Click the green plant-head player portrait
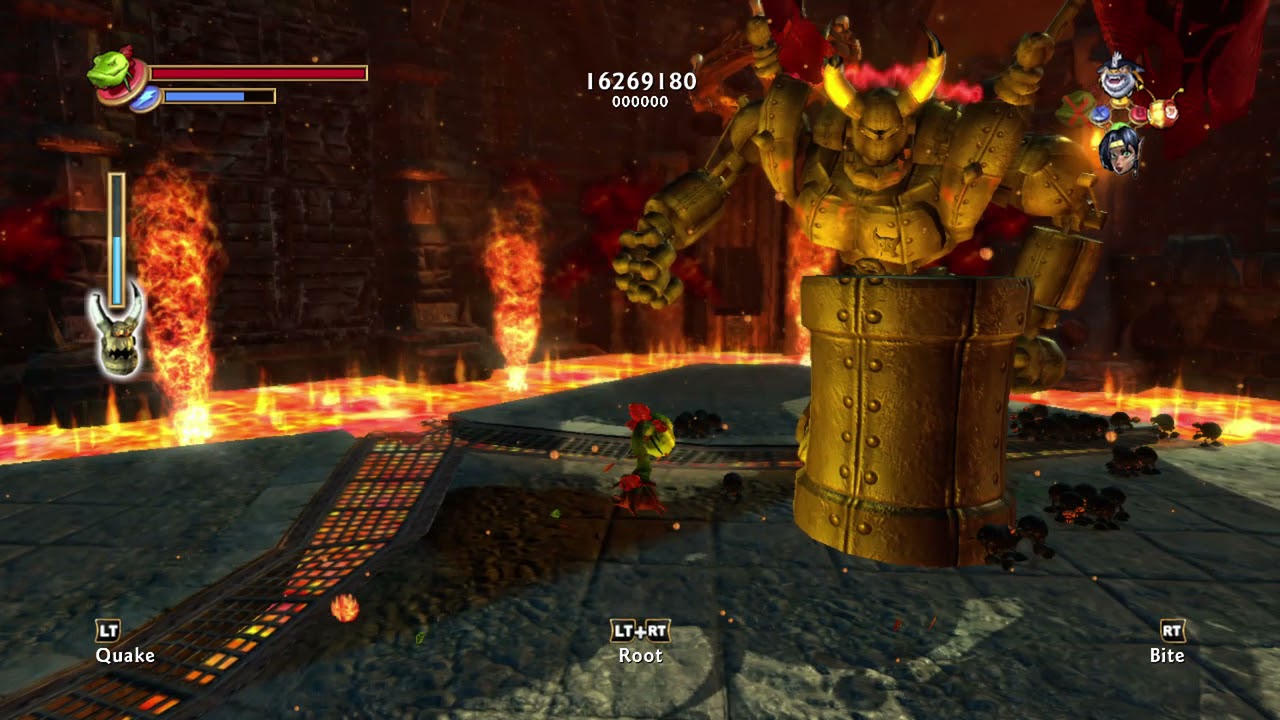The width and height of the screenshot is (1280, 720). tap(109, 68)
